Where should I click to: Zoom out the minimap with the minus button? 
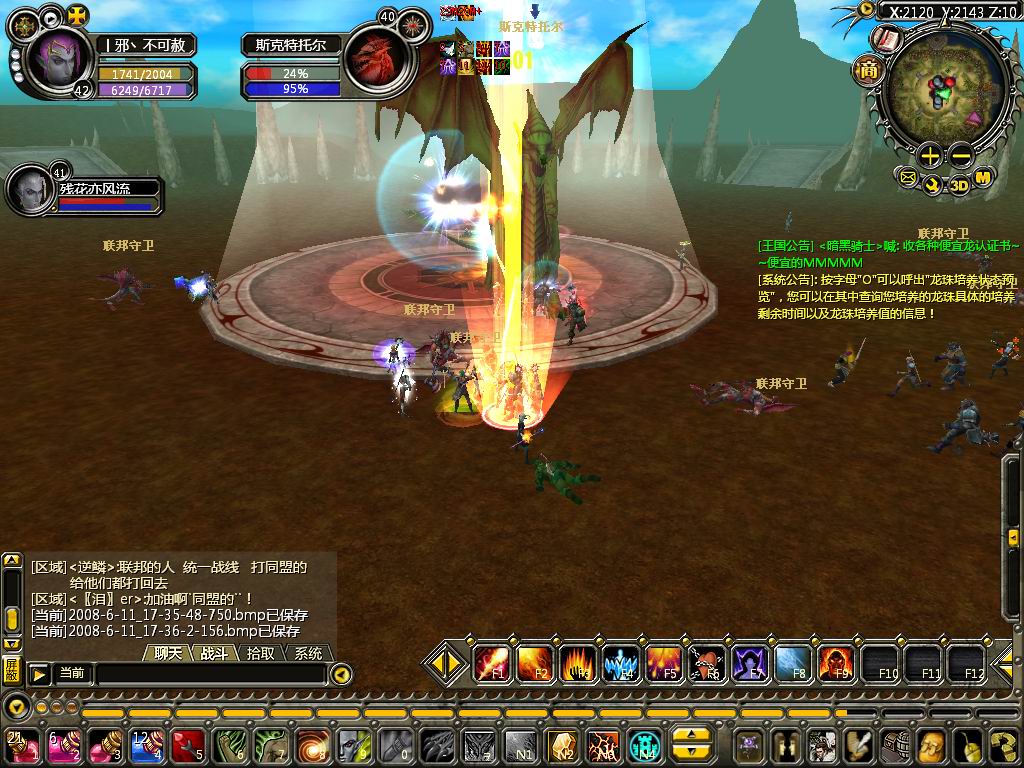coord(961,155)
